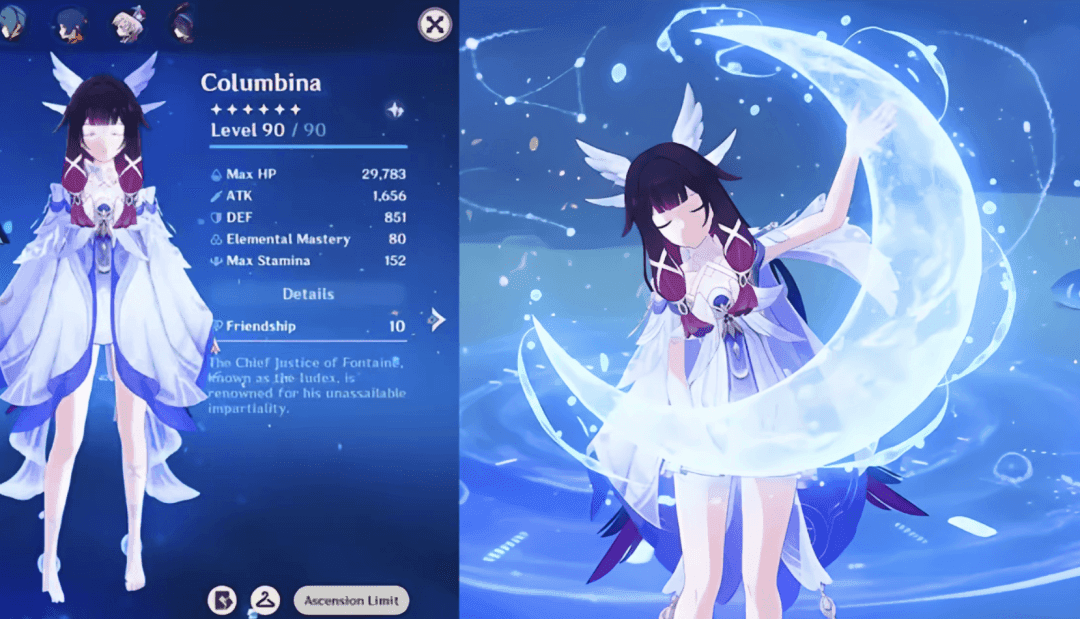The image size is (1080, 619).
Task: Choose the dark-hooded party member portrait
Action: [182, 24]
